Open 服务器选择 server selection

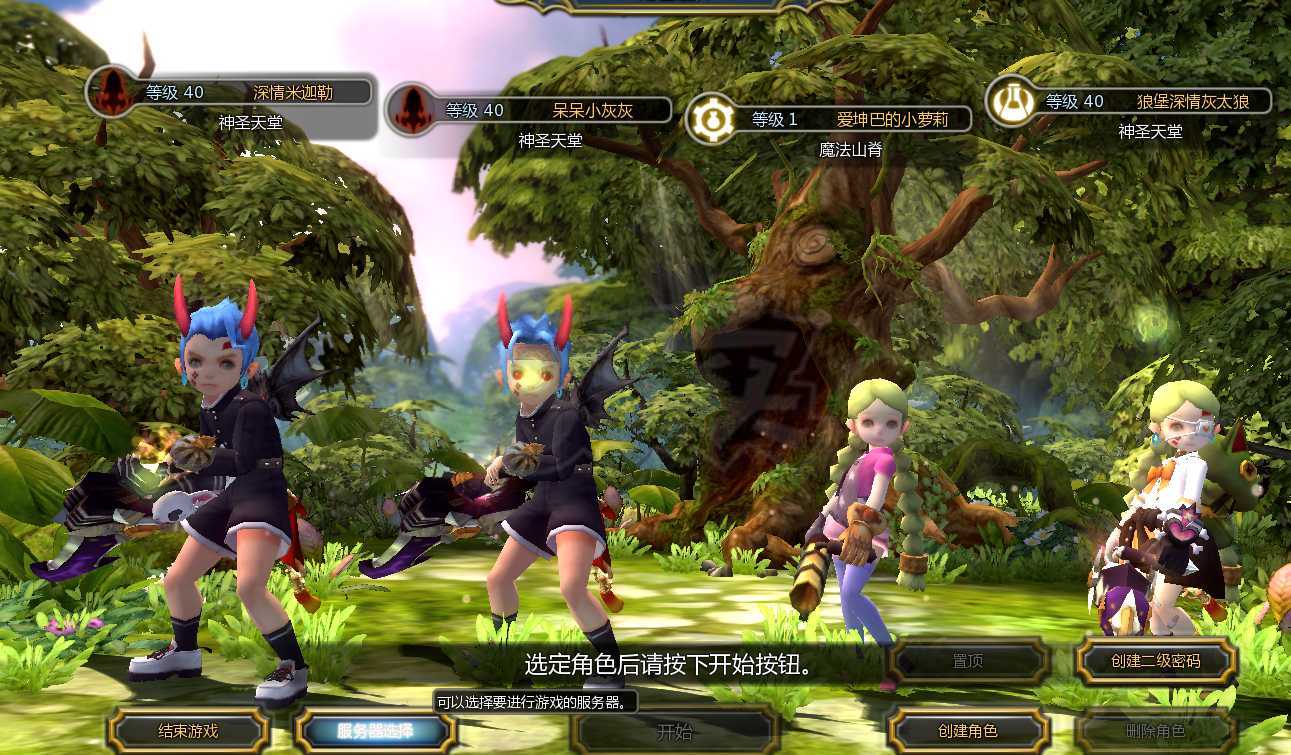[x=375, y=731]
